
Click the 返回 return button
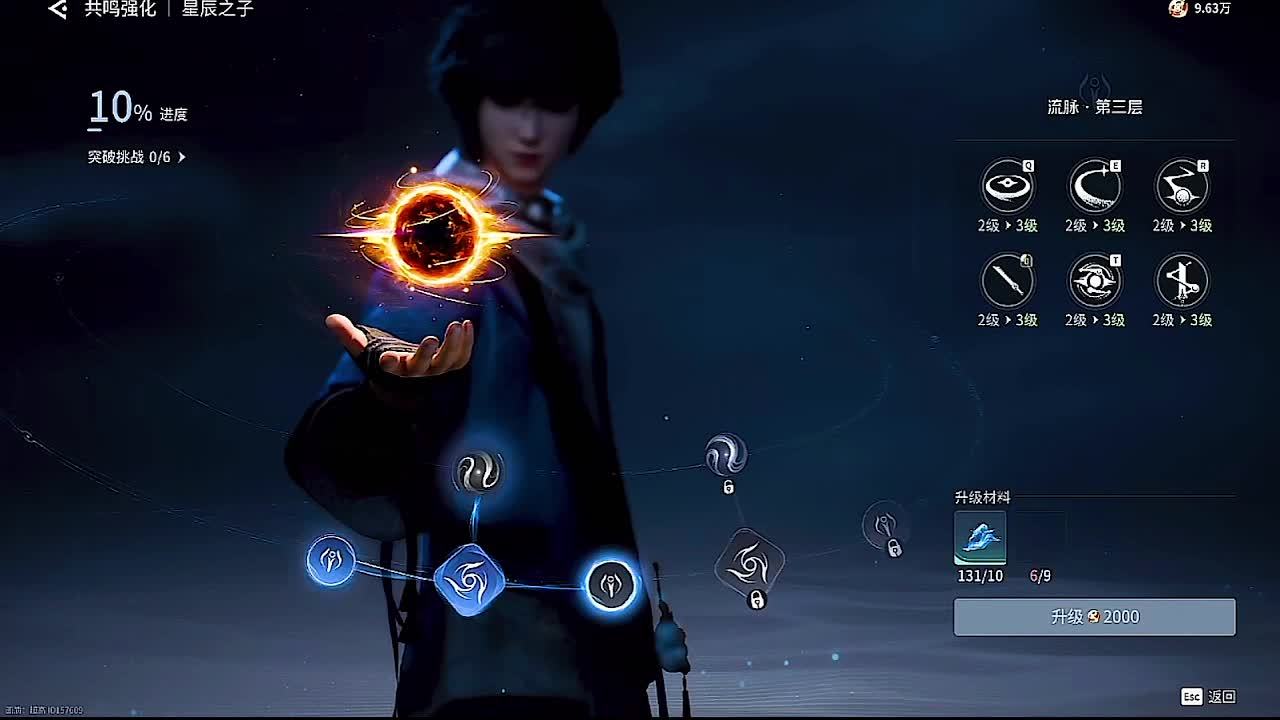[1210, 696]
